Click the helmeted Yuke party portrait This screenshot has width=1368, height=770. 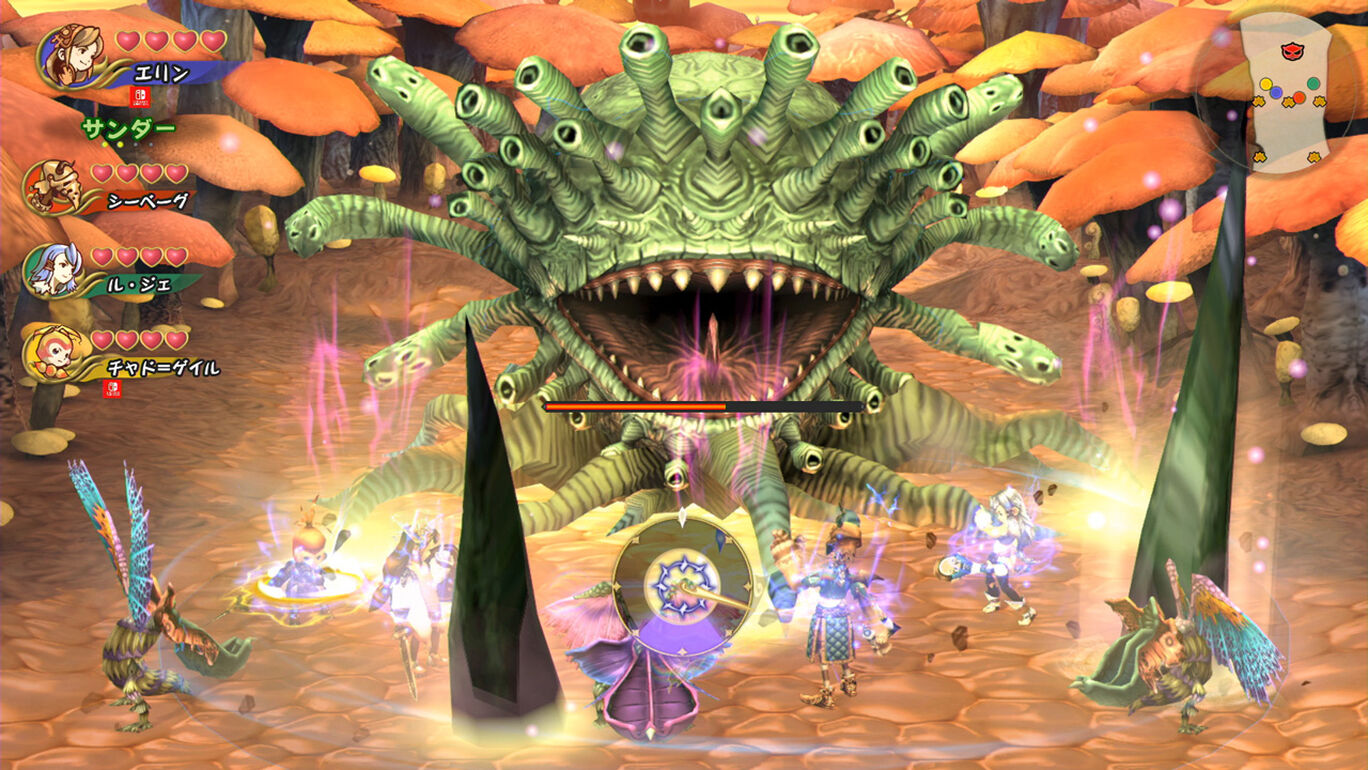coord(52,187)
